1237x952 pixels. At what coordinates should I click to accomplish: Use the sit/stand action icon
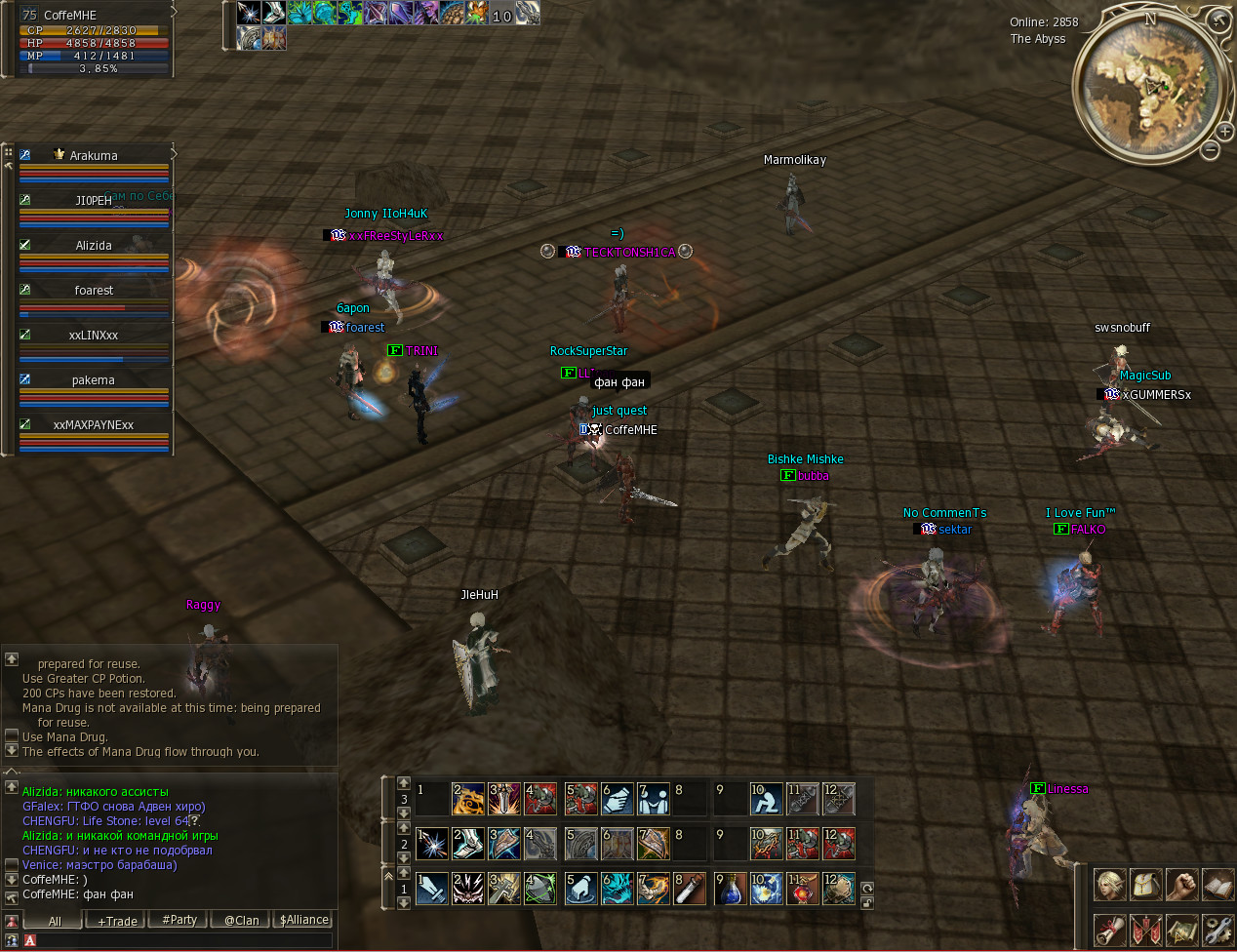(766, 800)
